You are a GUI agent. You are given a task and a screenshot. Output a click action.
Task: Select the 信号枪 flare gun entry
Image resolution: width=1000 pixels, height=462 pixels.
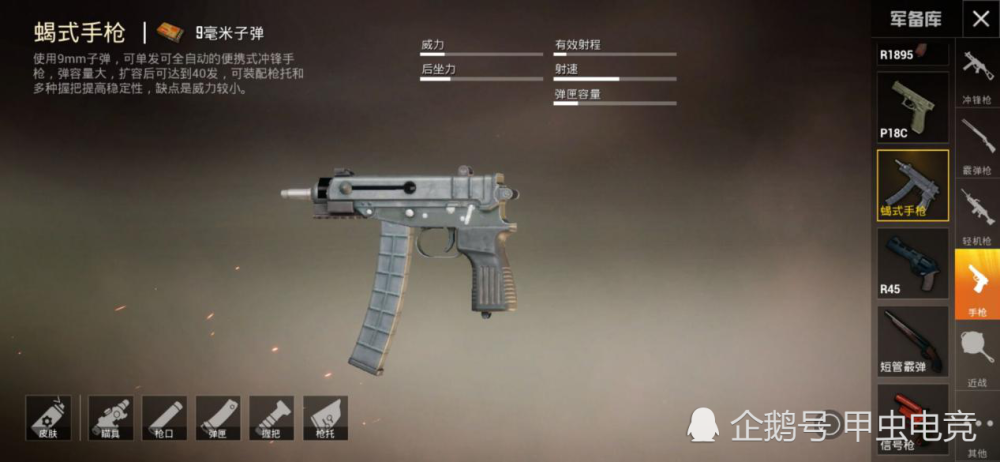tap(912, 420)
